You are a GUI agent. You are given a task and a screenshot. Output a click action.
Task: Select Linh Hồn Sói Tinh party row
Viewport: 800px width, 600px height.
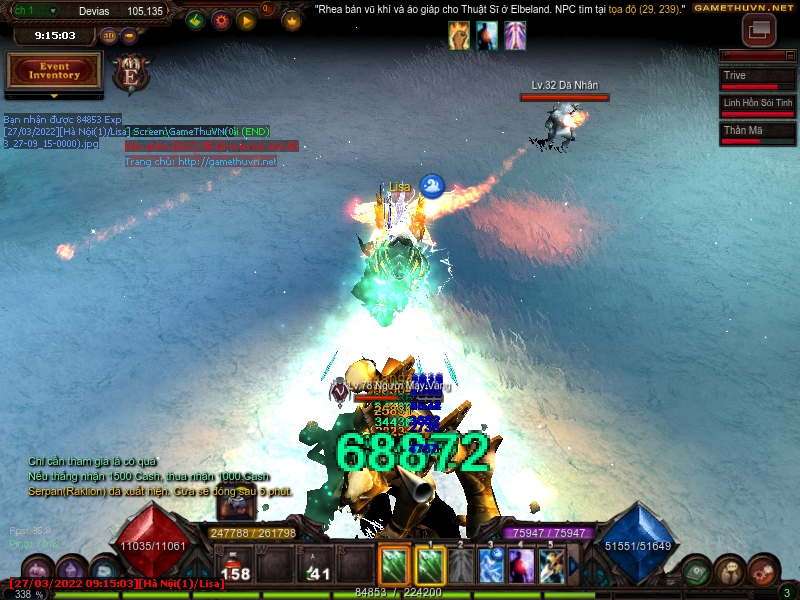tap(757, 106)
